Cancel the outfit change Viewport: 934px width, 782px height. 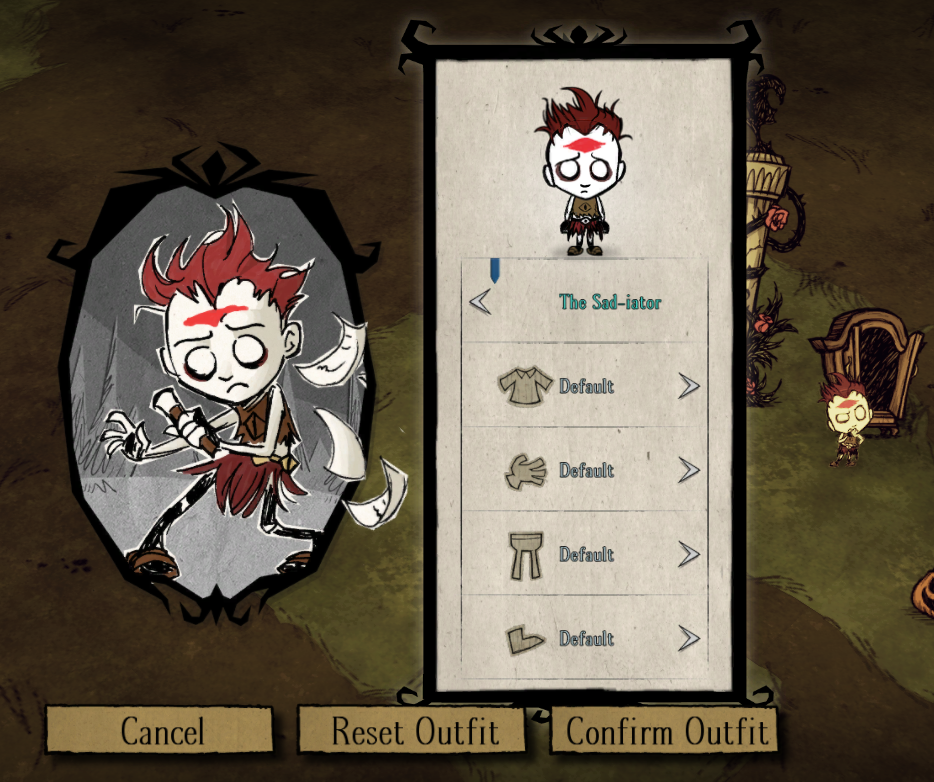tap(161, 731)
